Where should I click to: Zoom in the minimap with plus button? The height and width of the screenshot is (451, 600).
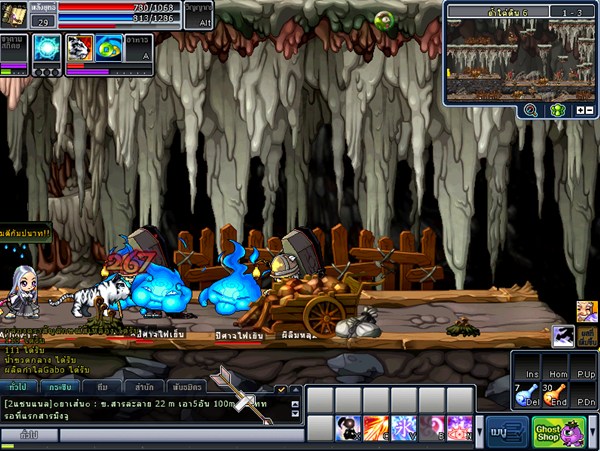[580, 110]
